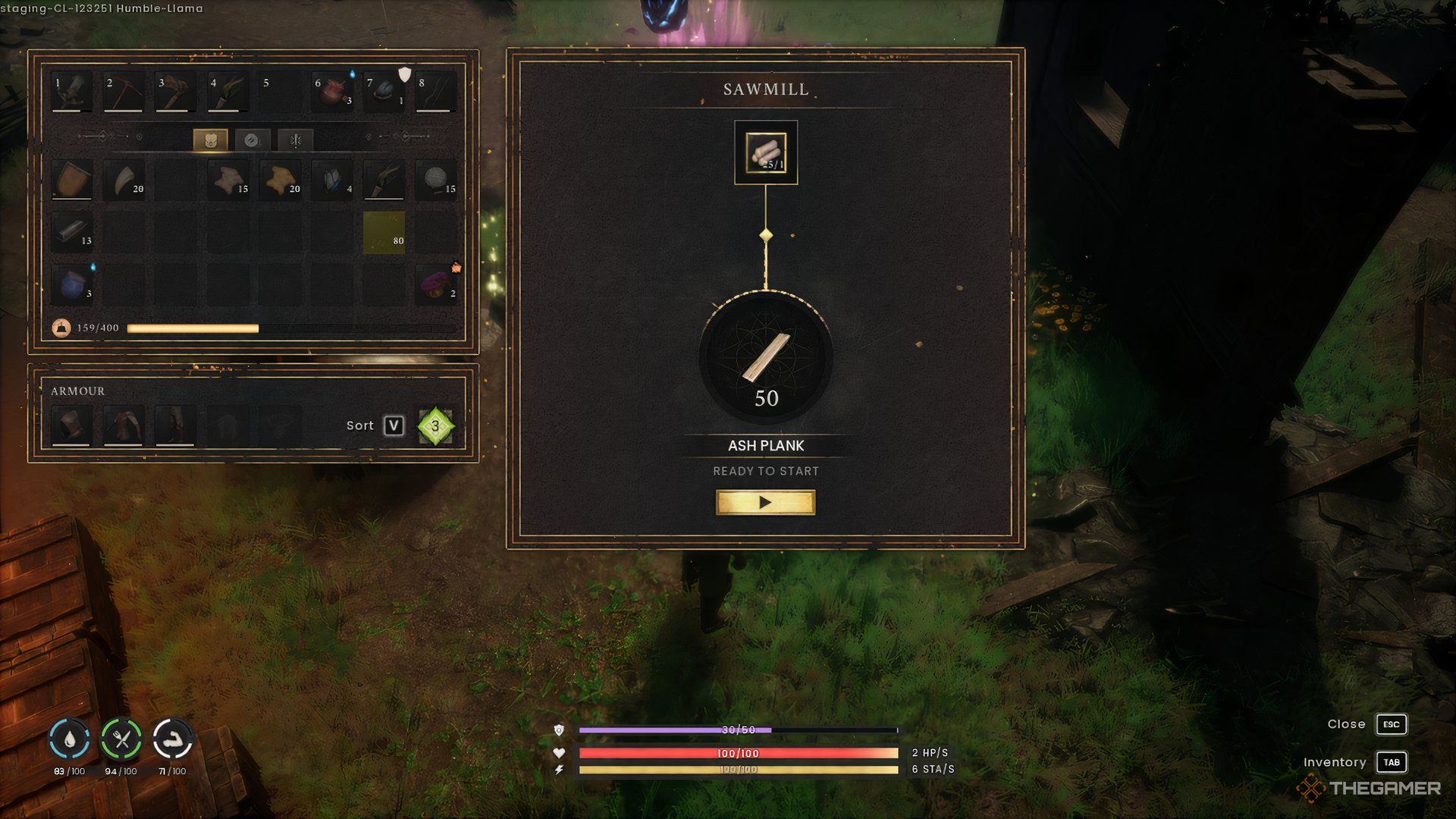This screenshot has width=1456, height=819.
Task: Select the hammer in hotbar slot 3
Action: coord(175,93)
